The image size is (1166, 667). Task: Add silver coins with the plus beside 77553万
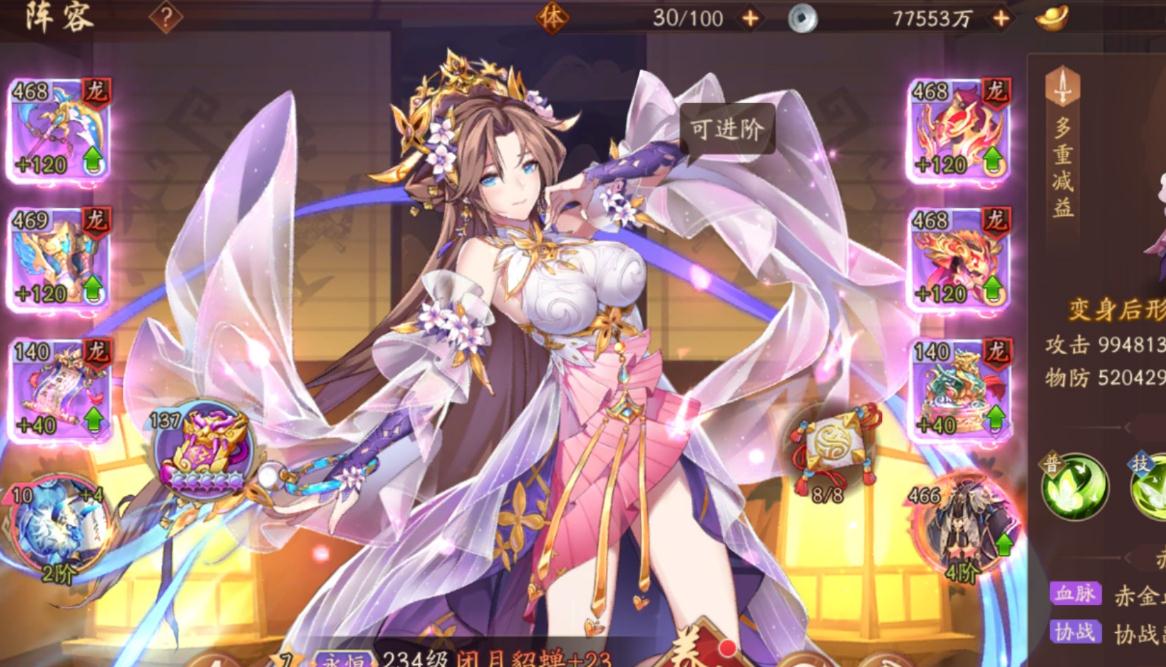point(1000,18)
